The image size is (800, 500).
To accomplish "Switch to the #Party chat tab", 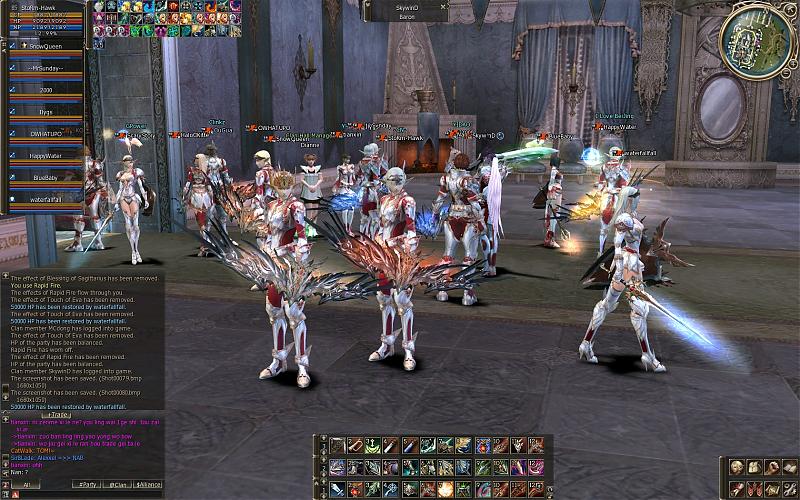I will coord(88,485).
